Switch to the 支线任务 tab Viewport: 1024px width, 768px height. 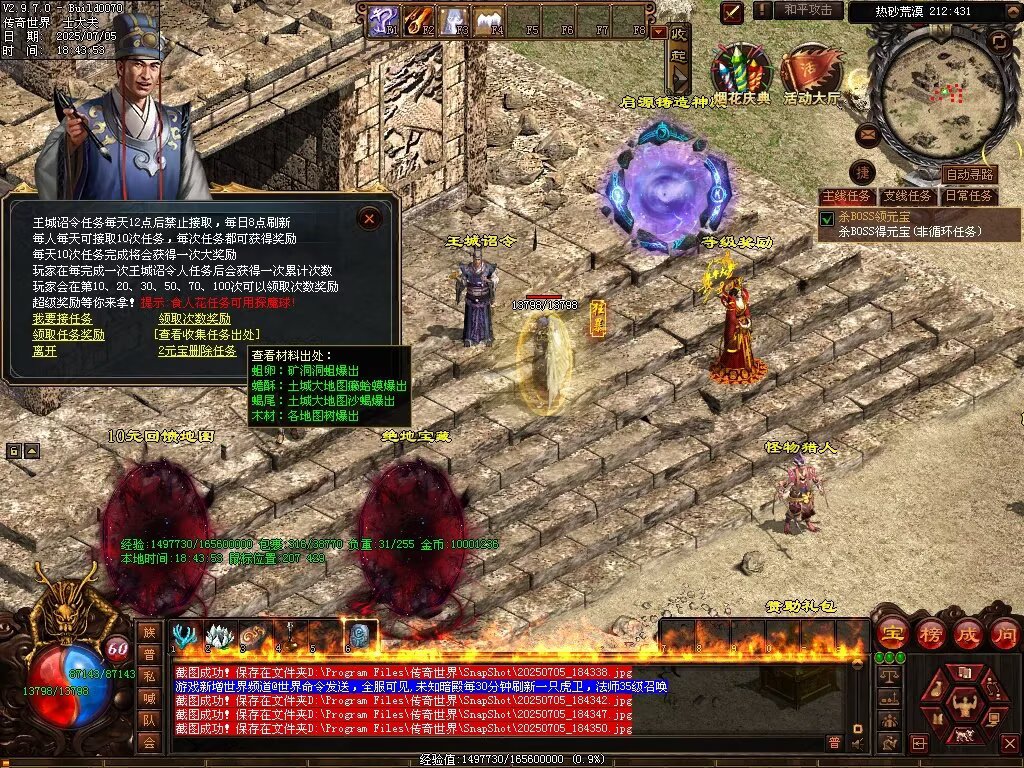coord(908,196)
